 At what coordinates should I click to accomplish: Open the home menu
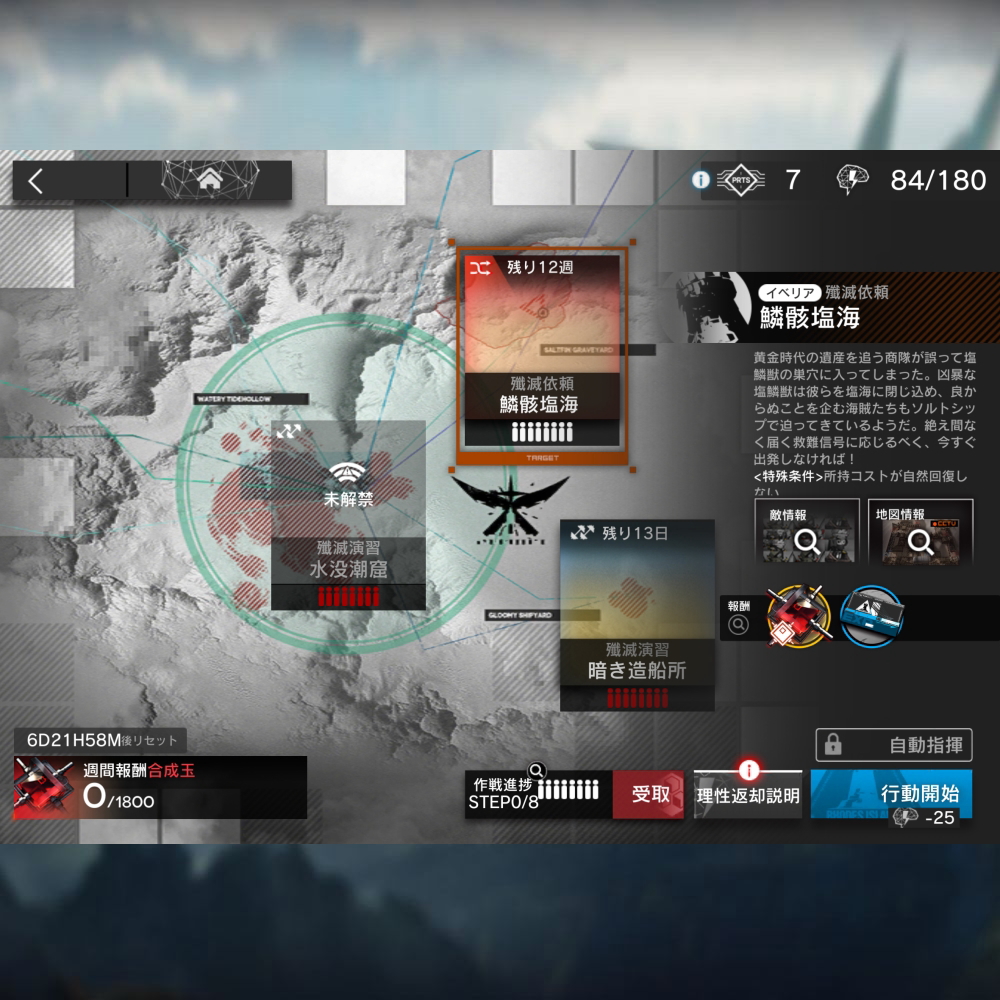point(210,181)
